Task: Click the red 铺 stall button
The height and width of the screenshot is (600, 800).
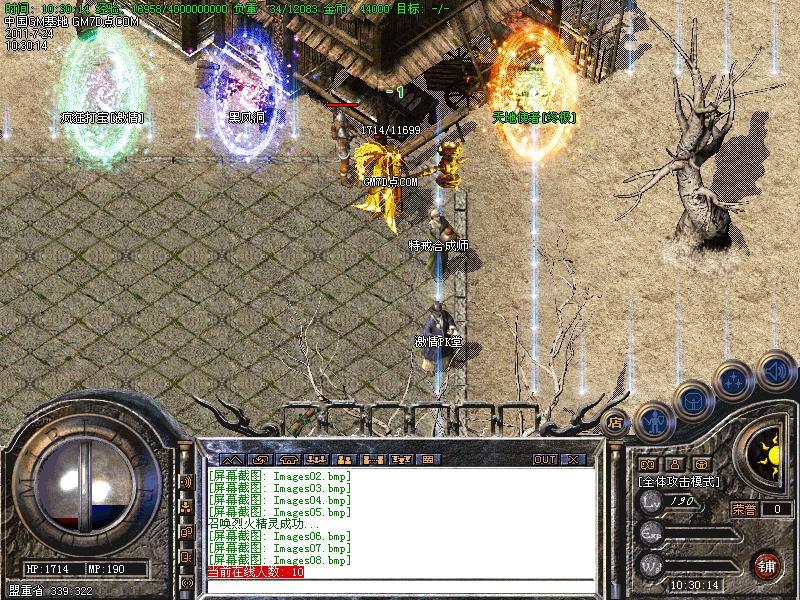Action: [768, 563]
